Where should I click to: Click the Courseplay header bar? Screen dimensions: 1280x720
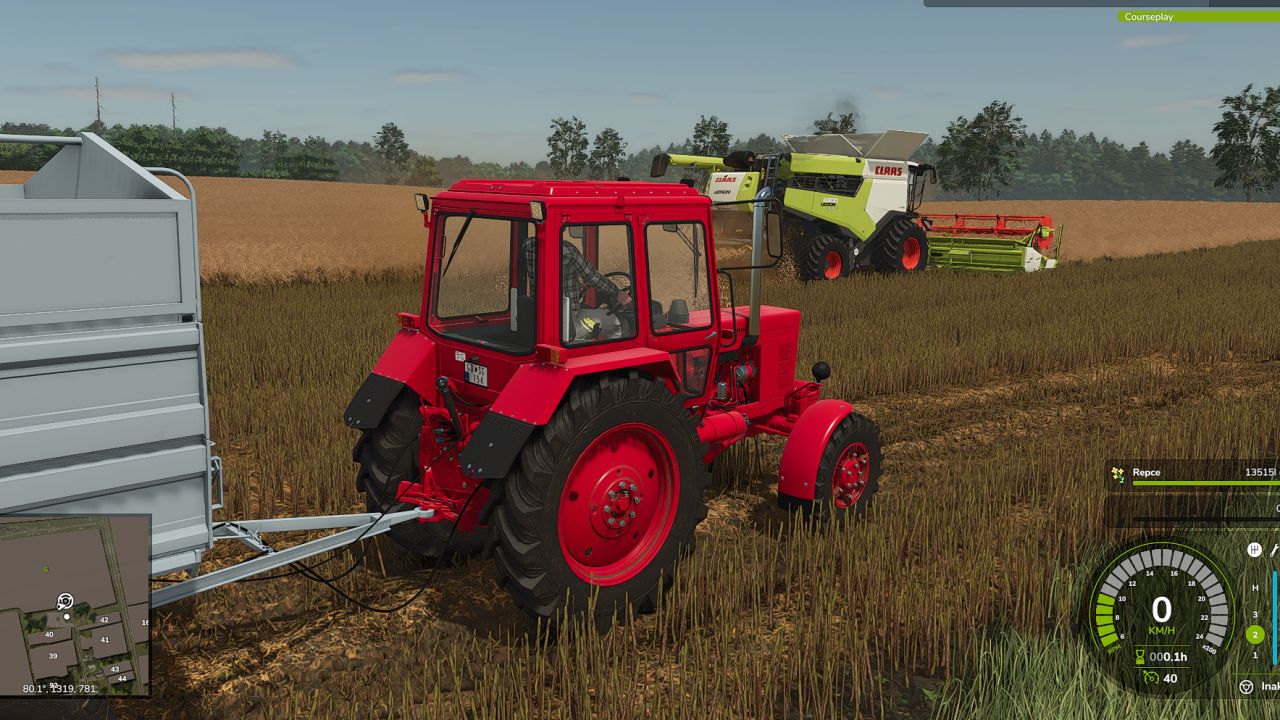[1198, 16]
